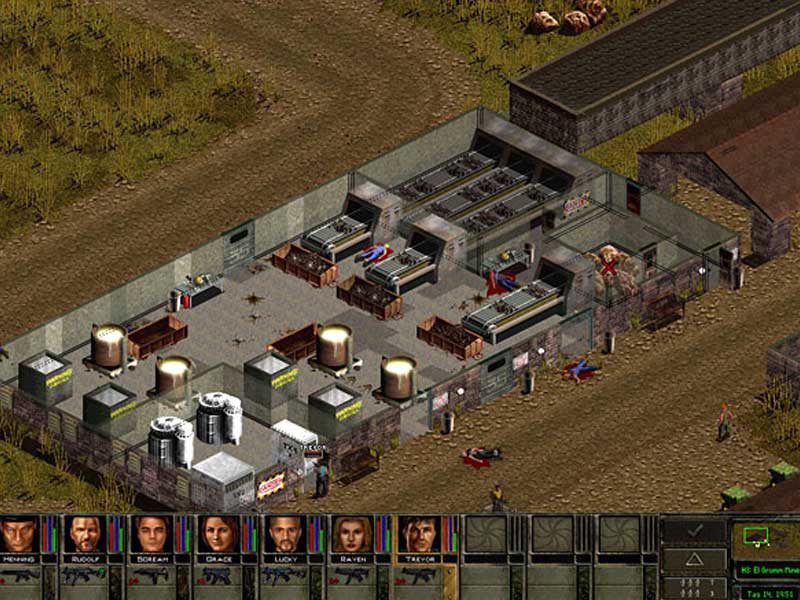Click Trevor's weapon slot
800x600 pixels.
417,576
